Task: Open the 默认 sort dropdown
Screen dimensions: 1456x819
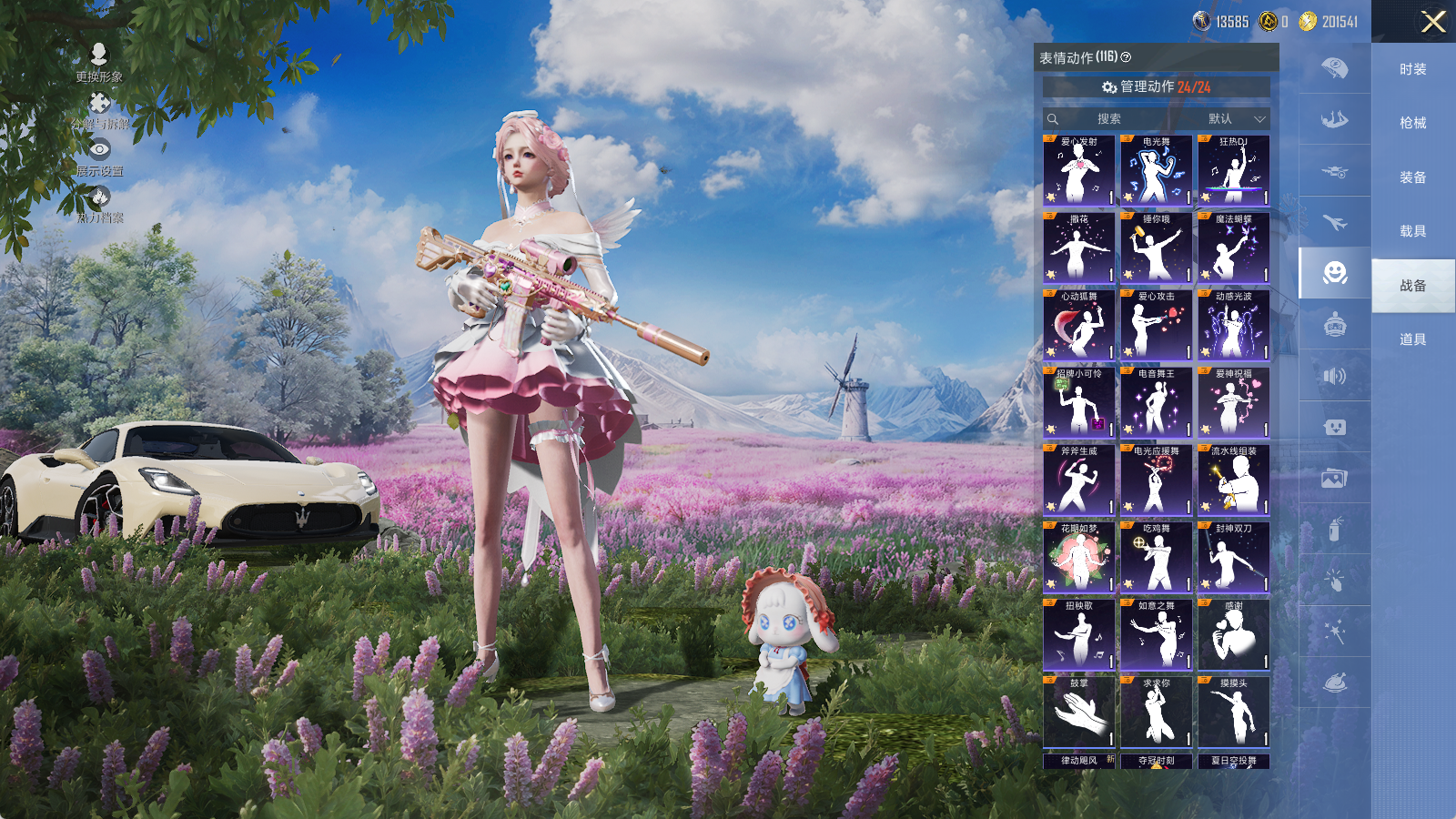Action: click(x=1236, y=119)
